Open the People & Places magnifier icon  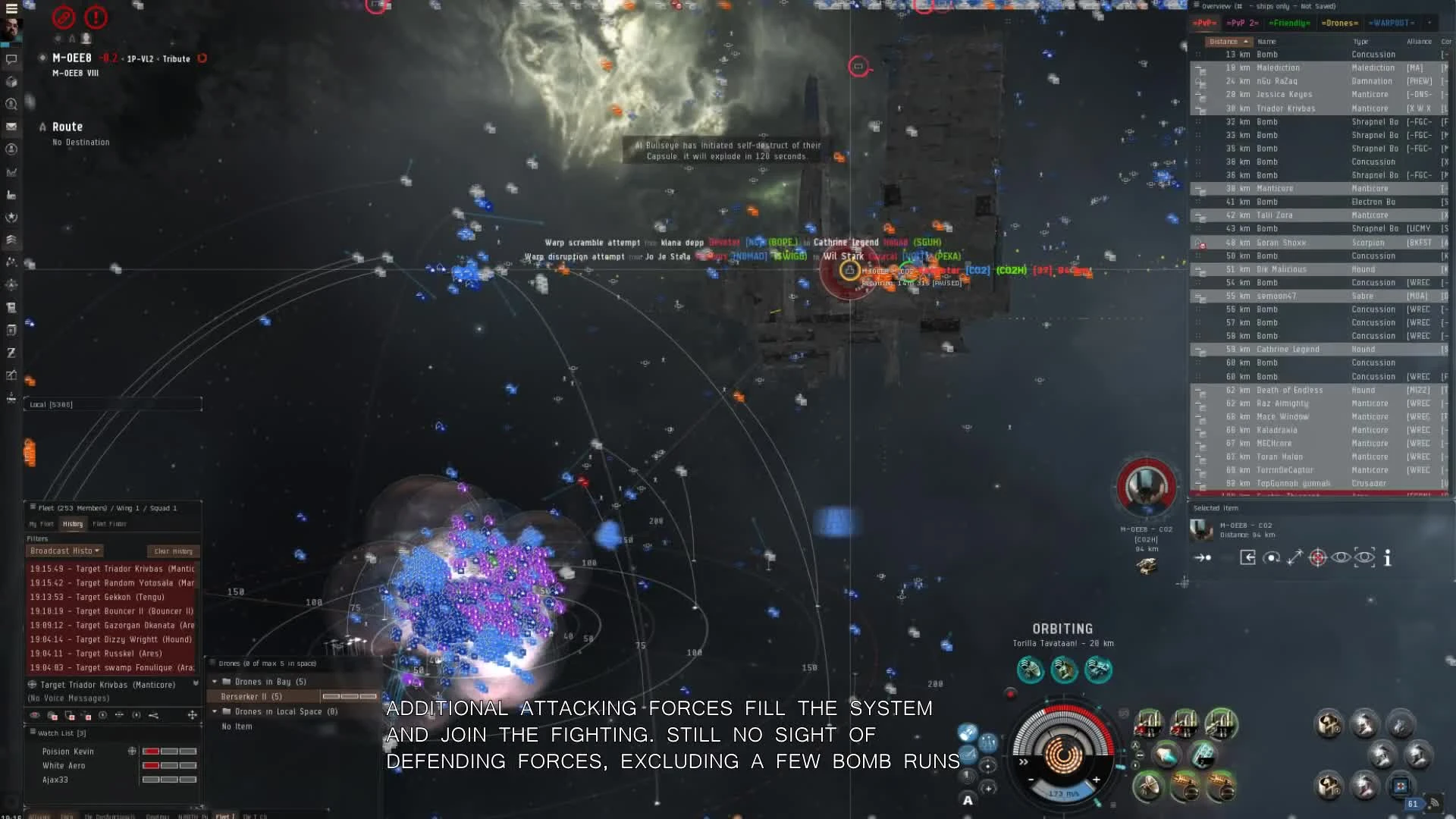[x=12, y=105]
